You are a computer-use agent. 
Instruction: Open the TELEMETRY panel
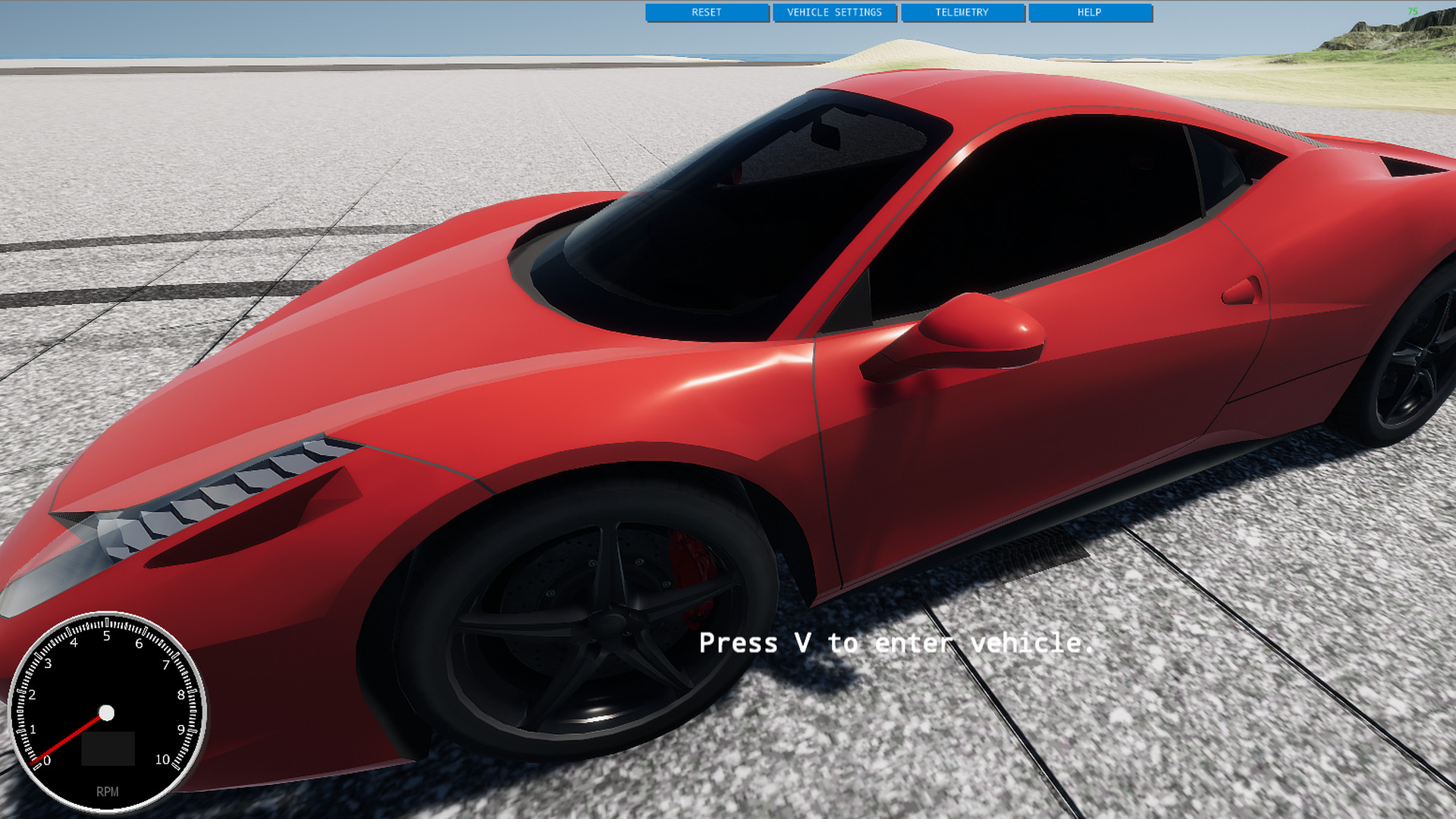pyautogui.click(x=962, y=12)
